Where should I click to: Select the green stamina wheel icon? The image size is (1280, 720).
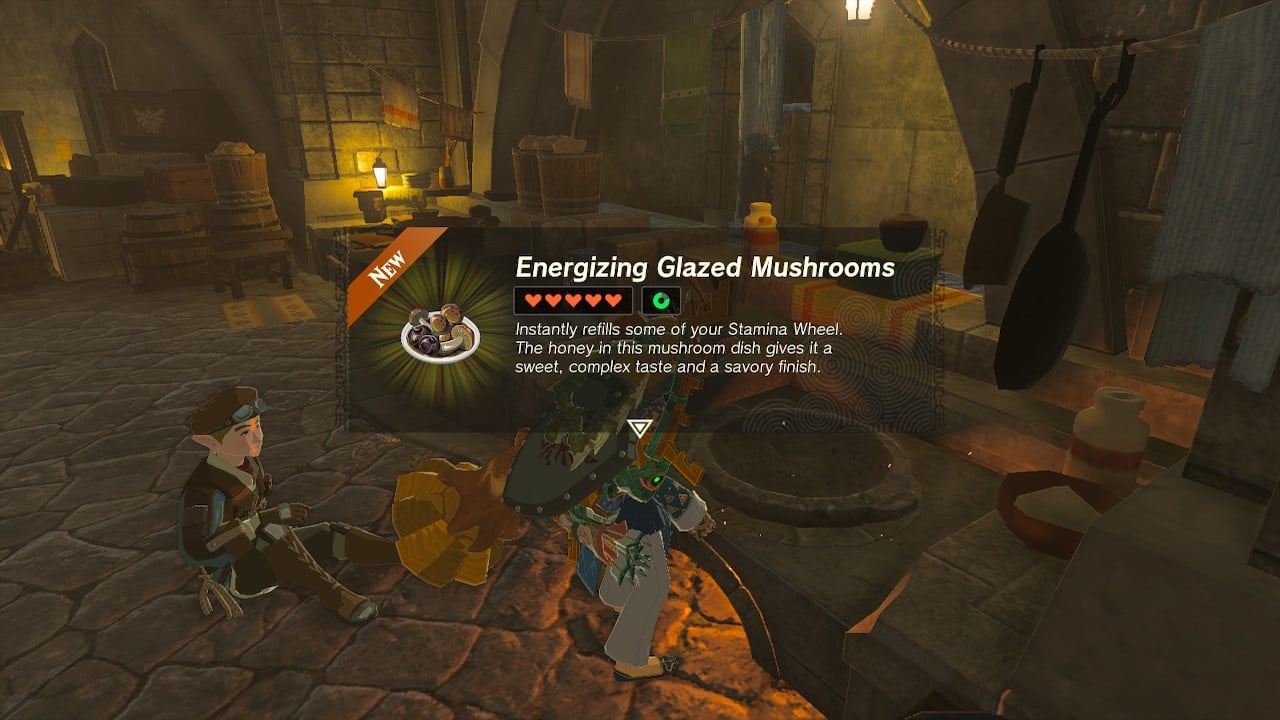click(660, 300)
